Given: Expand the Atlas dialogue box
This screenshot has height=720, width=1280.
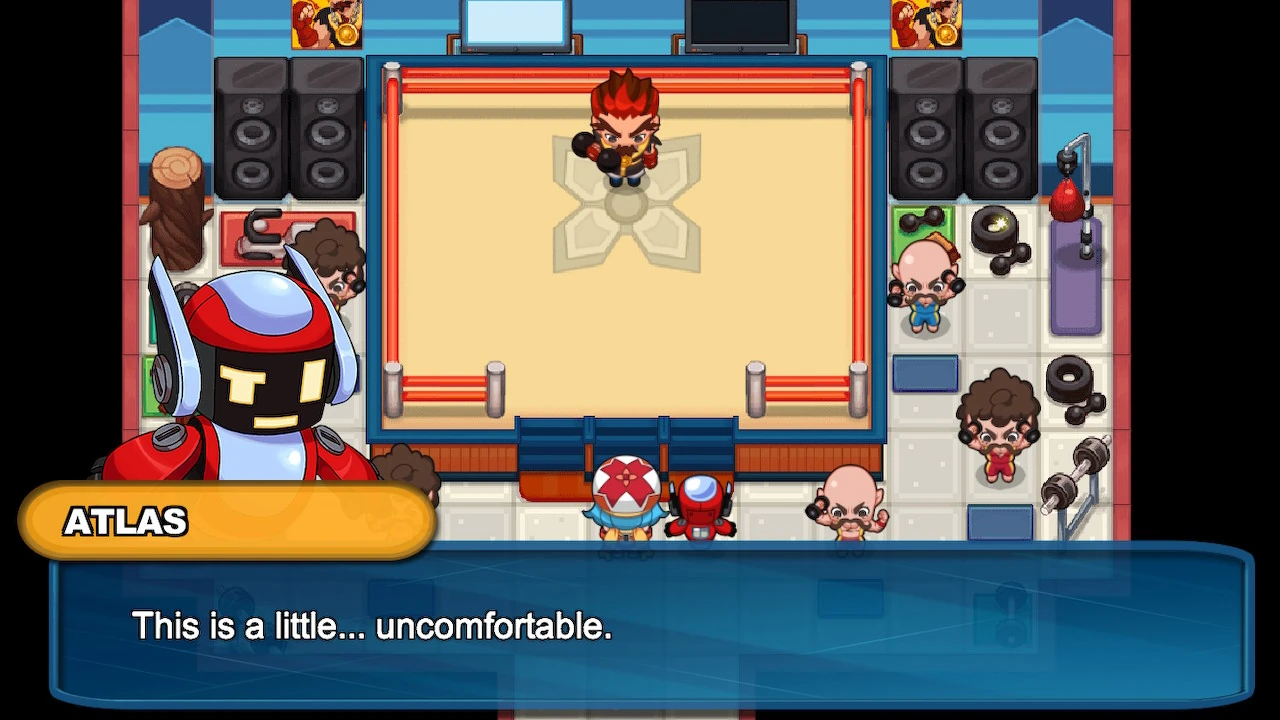Looking at the screenshot, I should pos(640,625).
